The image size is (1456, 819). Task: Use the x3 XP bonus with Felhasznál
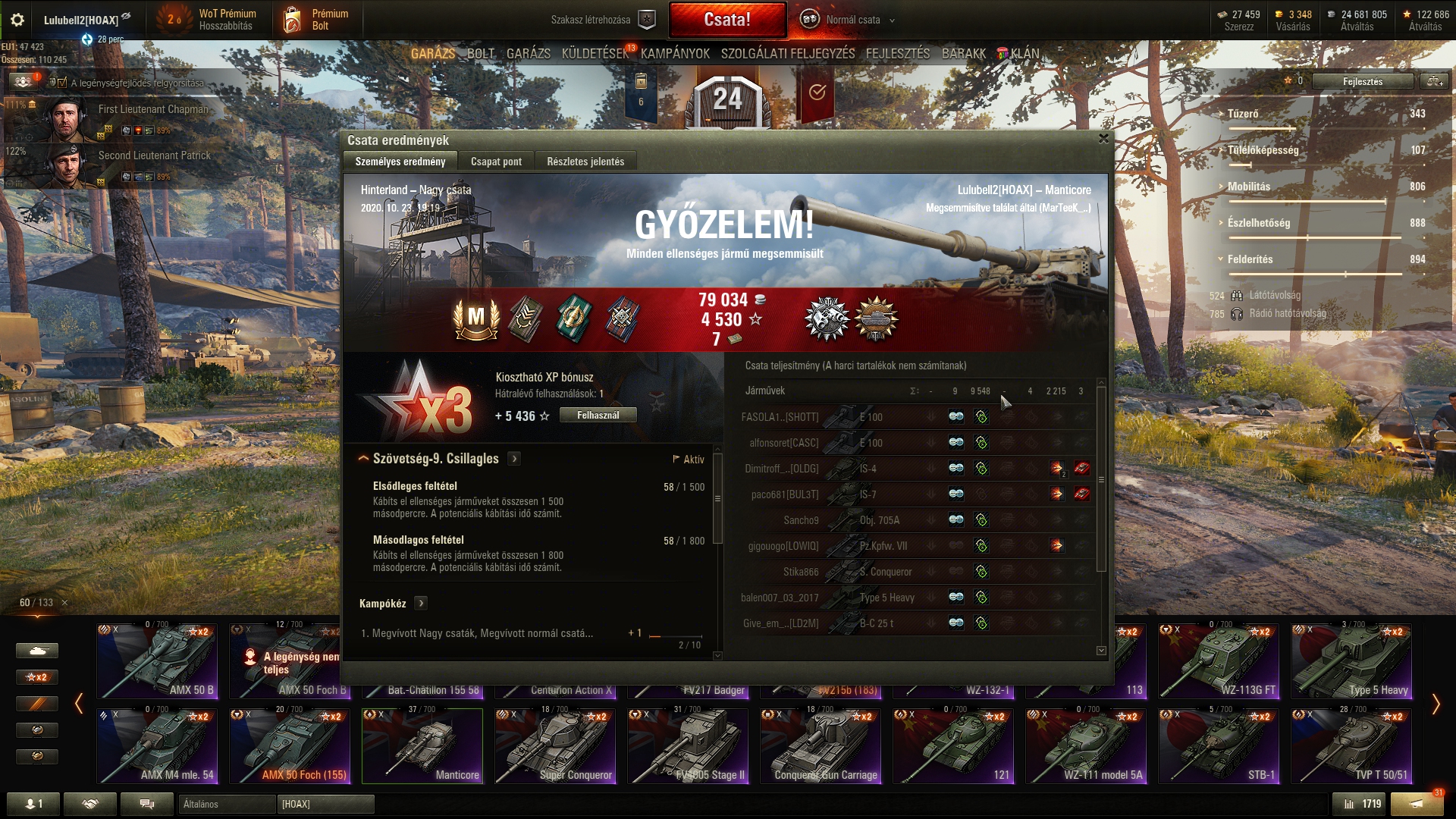pos(598,416)
